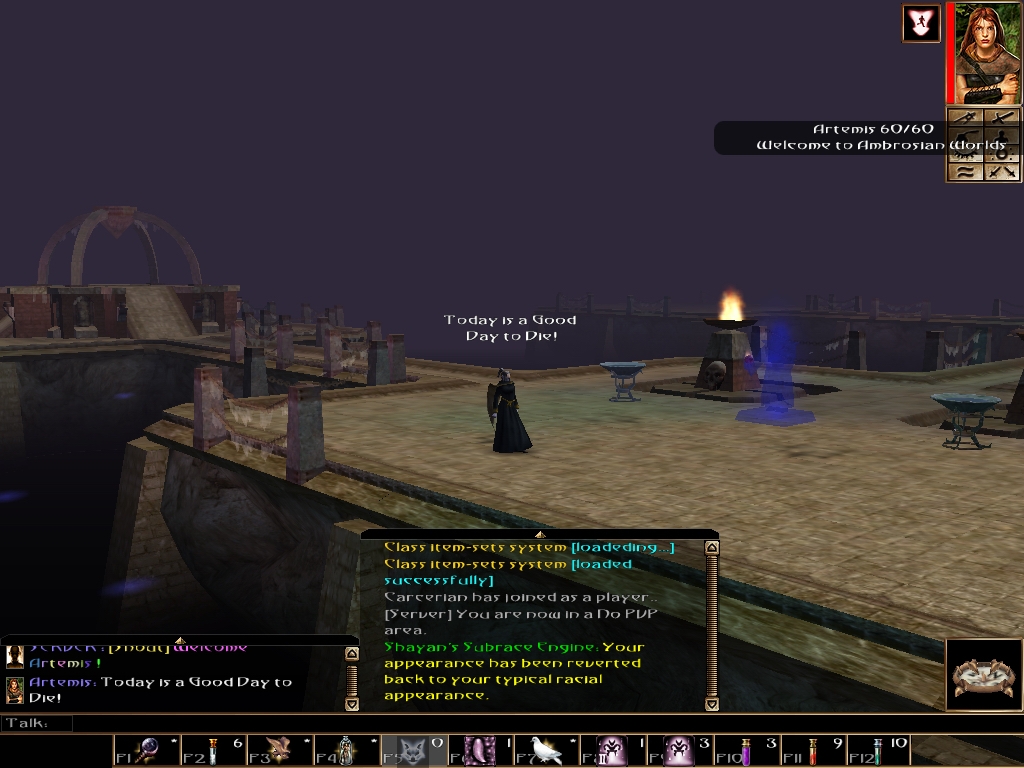This screenshot has height=768, width=1024.
Task: Click the Talk chat input field
Action: [500, 723]
